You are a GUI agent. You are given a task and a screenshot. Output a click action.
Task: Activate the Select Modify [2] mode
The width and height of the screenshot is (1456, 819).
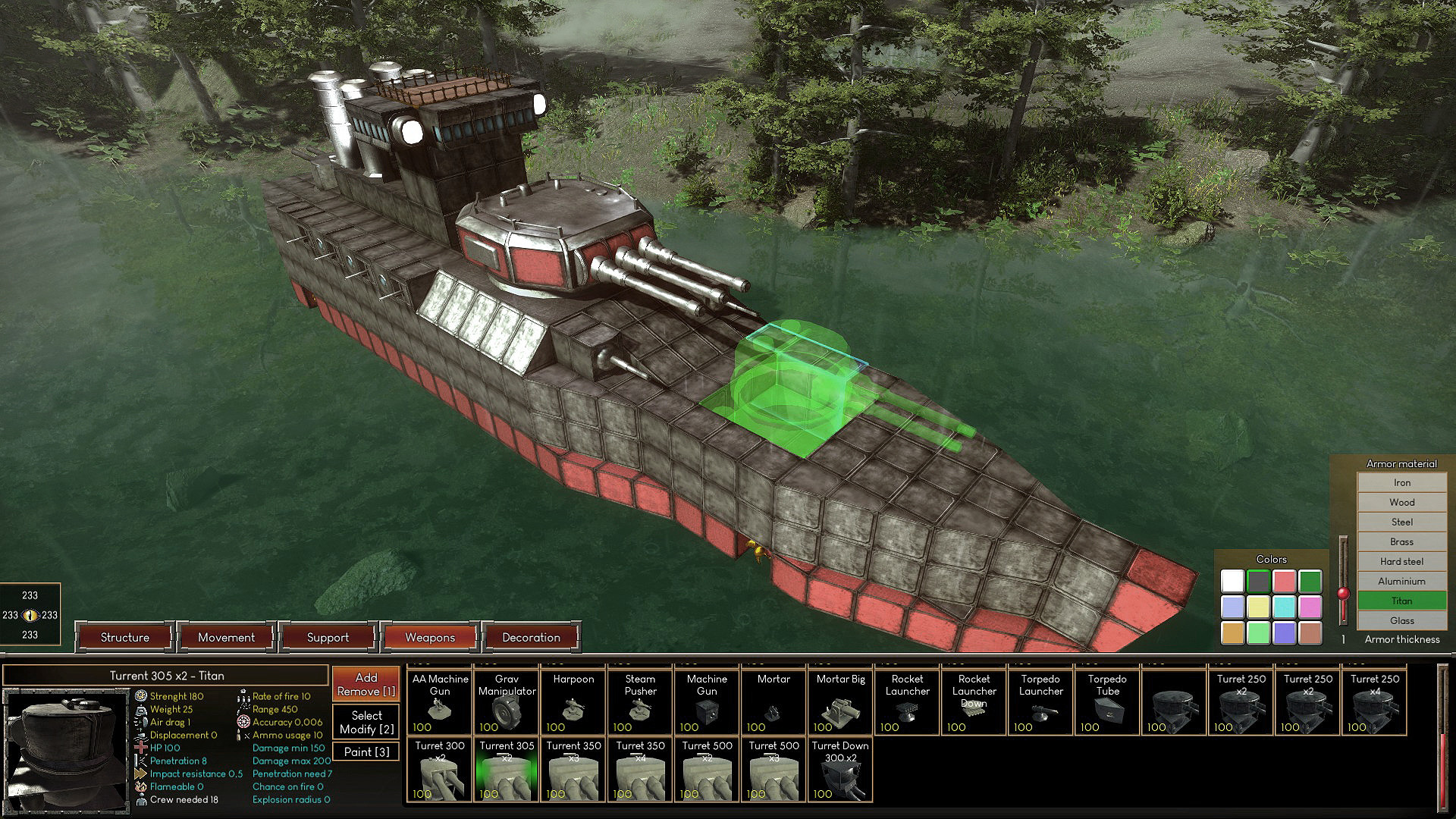[366, 722]
